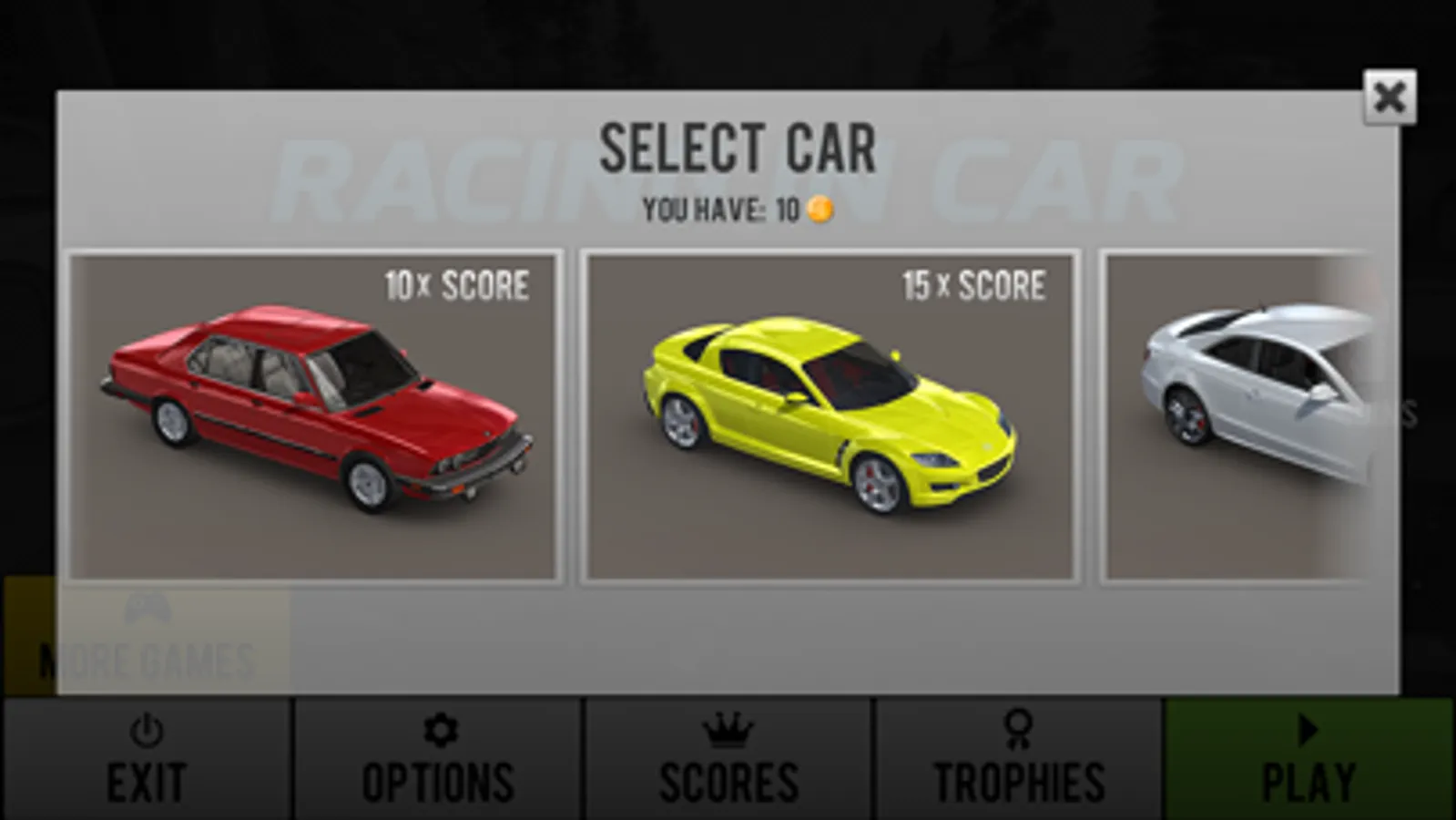Show the Scores leaderboard
The width and height of the screenshot is (1456, 820).
coord(728,760)
